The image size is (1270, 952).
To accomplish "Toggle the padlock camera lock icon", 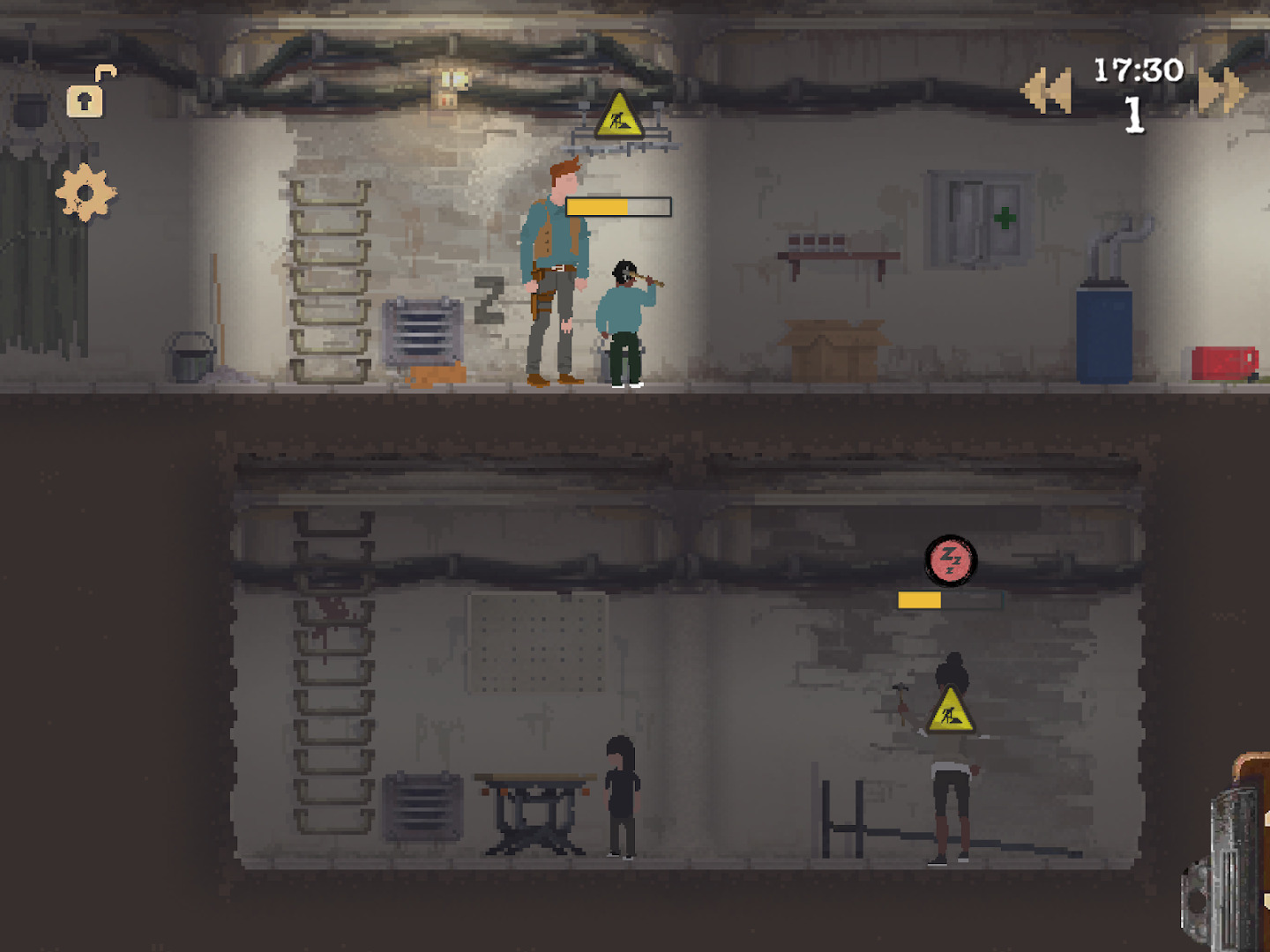I will click(x=87, y=95).
